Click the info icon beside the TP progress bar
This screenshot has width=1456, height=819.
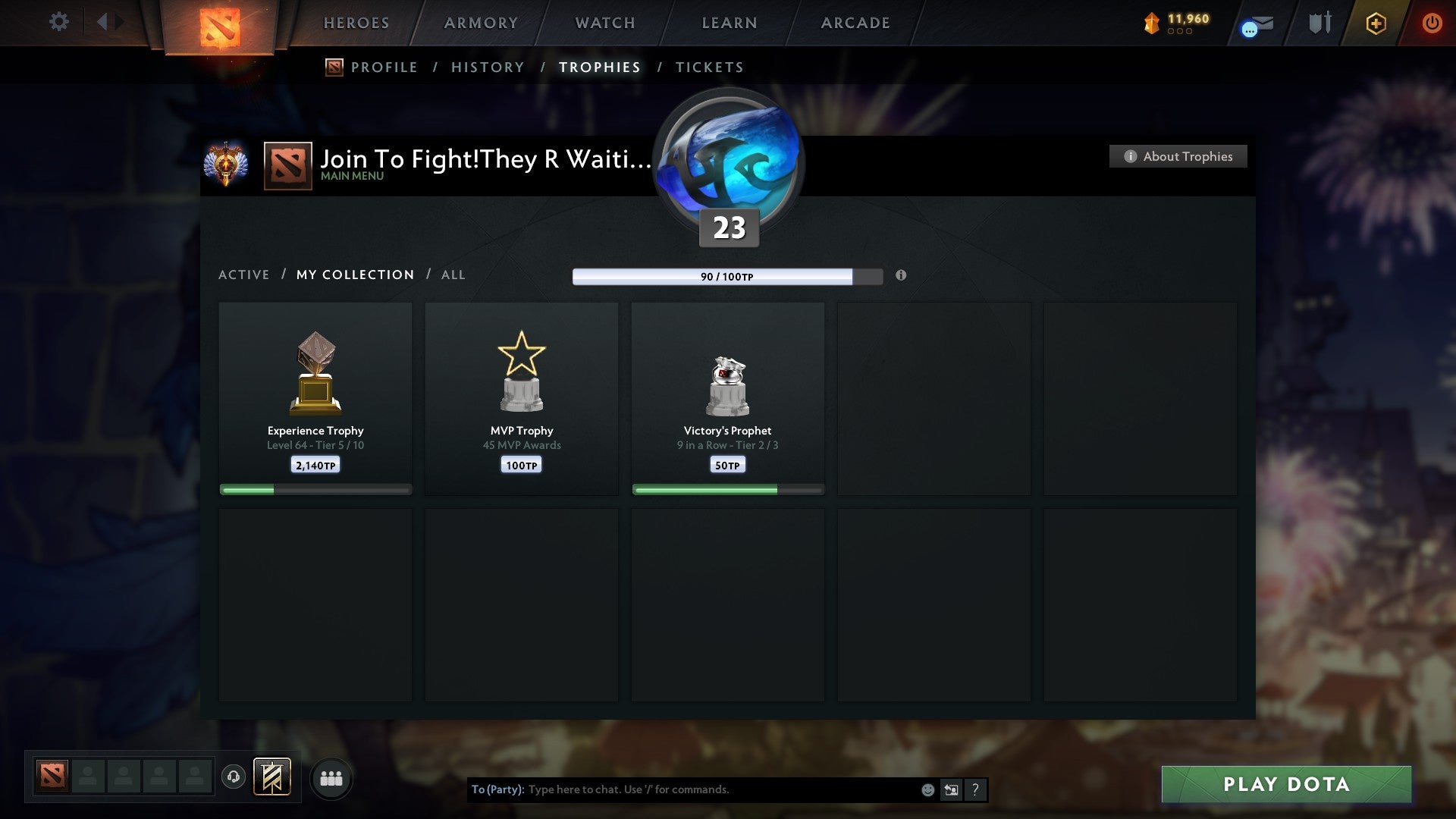pyautogui.click(x=901, y=277)
